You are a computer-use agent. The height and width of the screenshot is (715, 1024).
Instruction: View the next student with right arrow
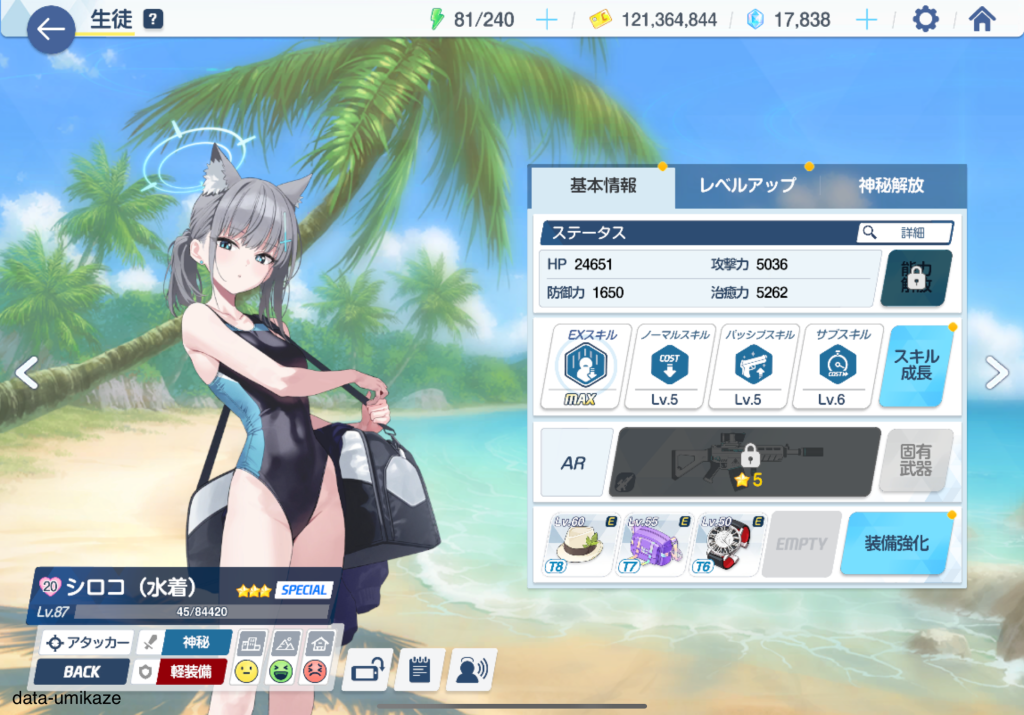(x=996, y=372)
